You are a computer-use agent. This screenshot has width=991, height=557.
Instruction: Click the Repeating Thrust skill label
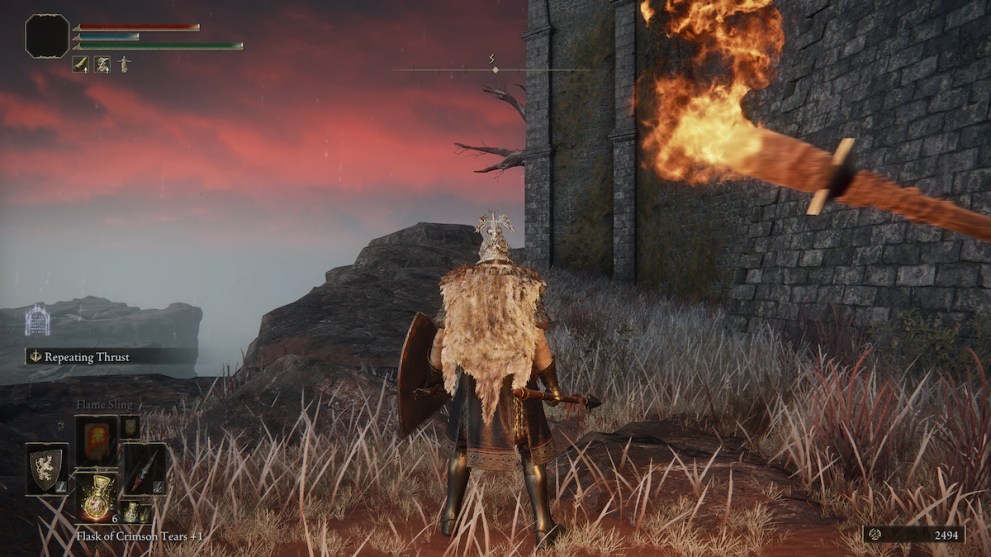100,356
